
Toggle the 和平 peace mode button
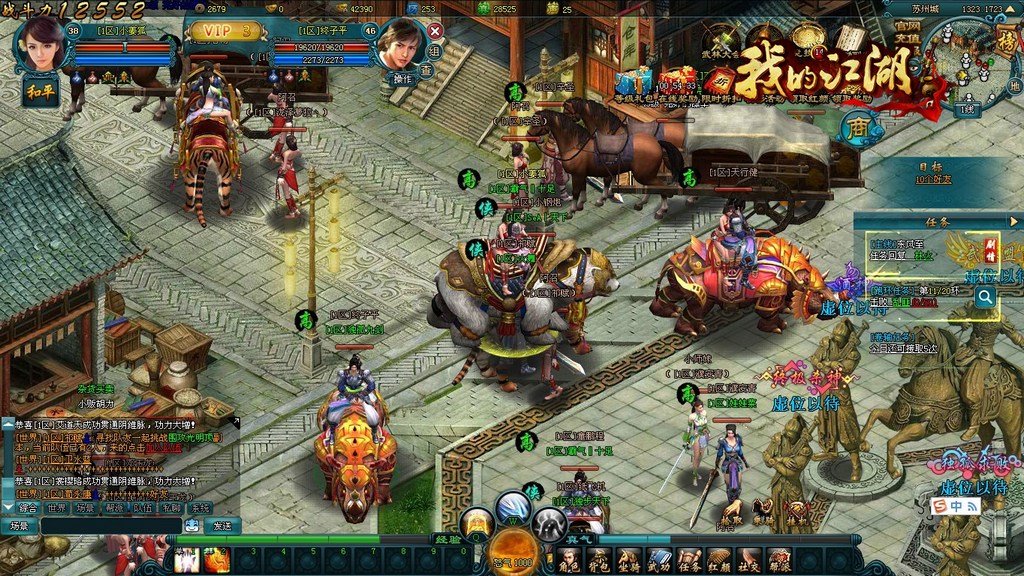coord(38,90)
